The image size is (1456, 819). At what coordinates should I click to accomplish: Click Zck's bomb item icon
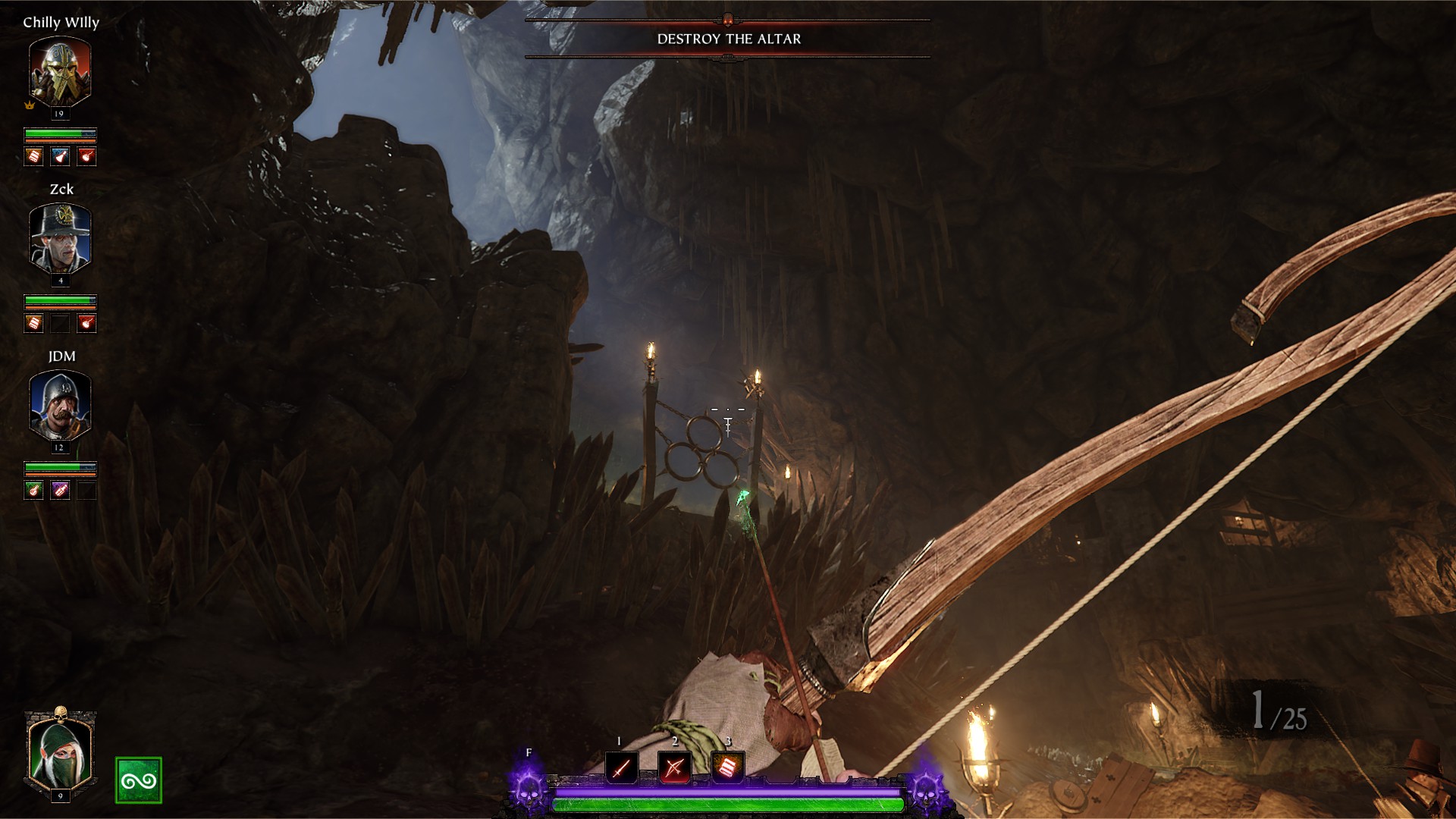(x=87, y=323)
